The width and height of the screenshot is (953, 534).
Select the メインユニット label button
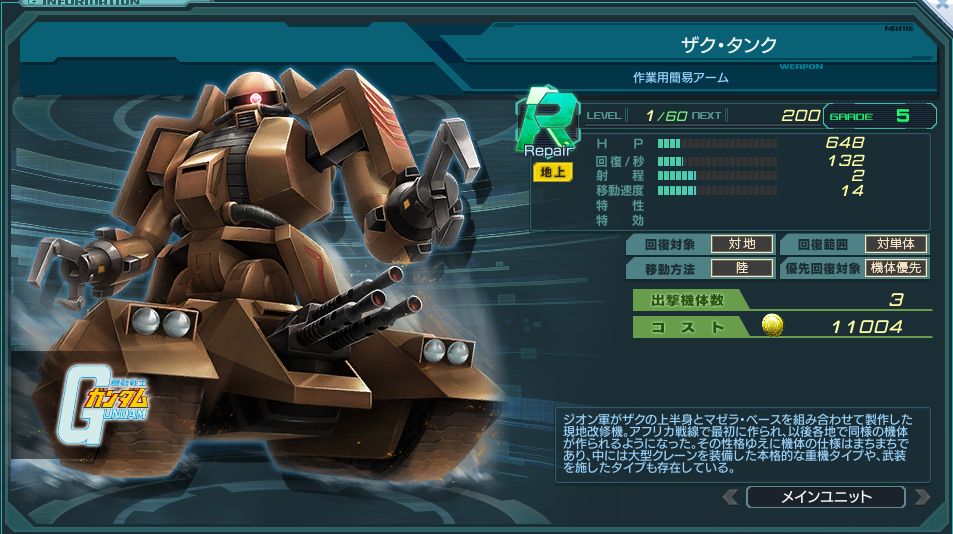(x=825, y=497)
